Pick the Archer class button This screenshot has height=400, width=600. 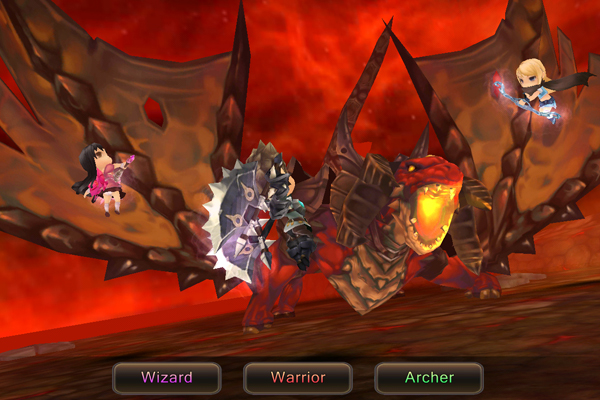click(x=429, y=378)
